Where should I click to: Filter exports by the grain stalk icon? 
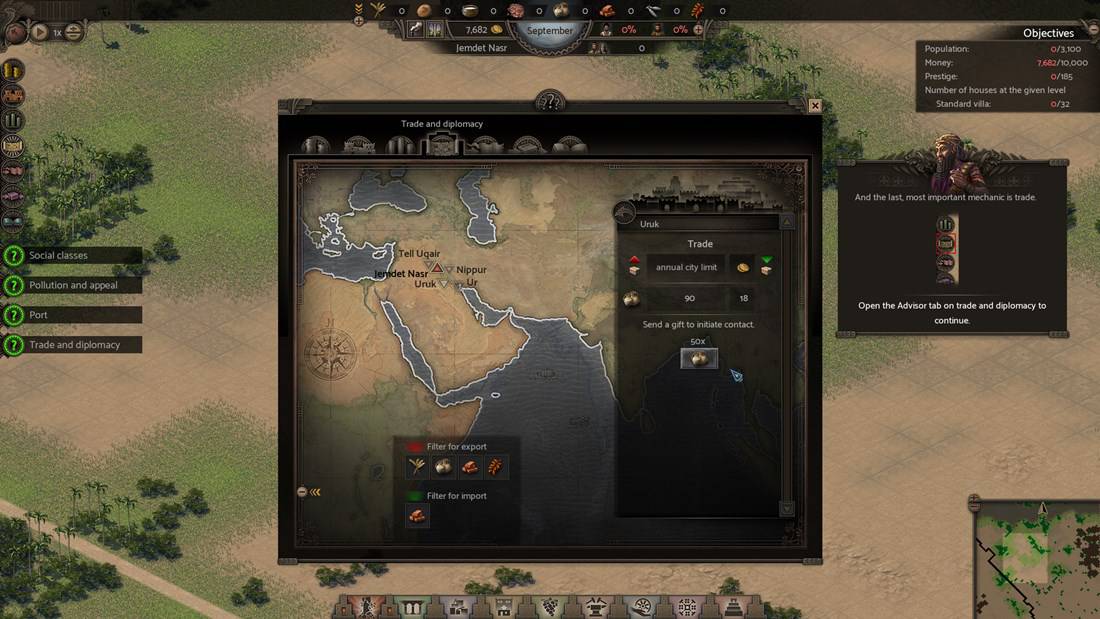(417, 467)
